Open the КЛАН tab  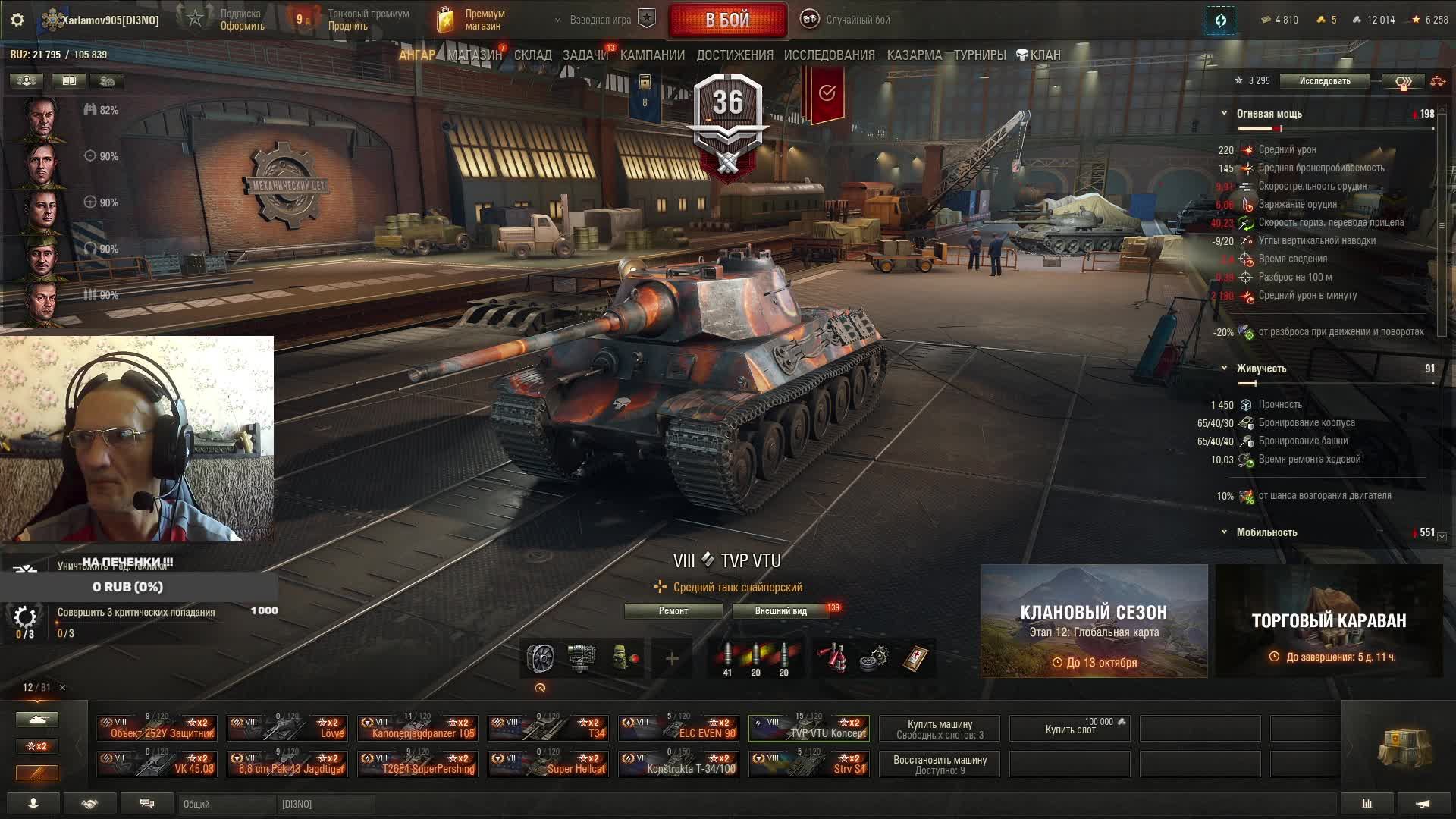pos(1038,55)
